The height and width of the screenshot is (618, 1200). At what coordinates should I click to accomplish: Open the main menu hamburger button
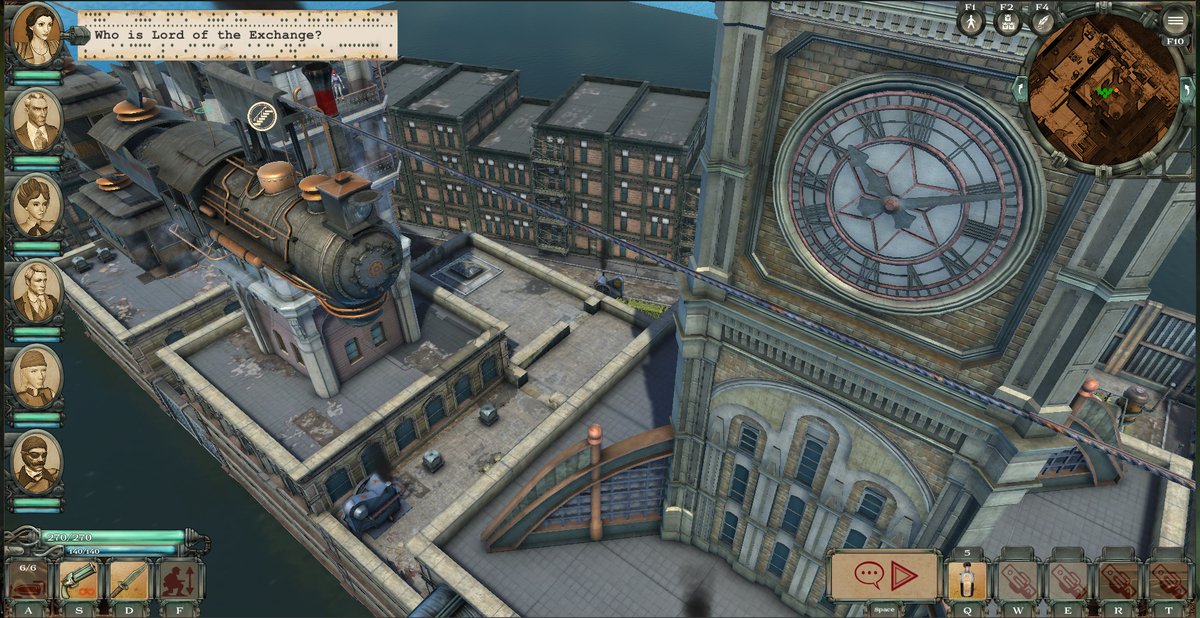(x=1175, y=19)
